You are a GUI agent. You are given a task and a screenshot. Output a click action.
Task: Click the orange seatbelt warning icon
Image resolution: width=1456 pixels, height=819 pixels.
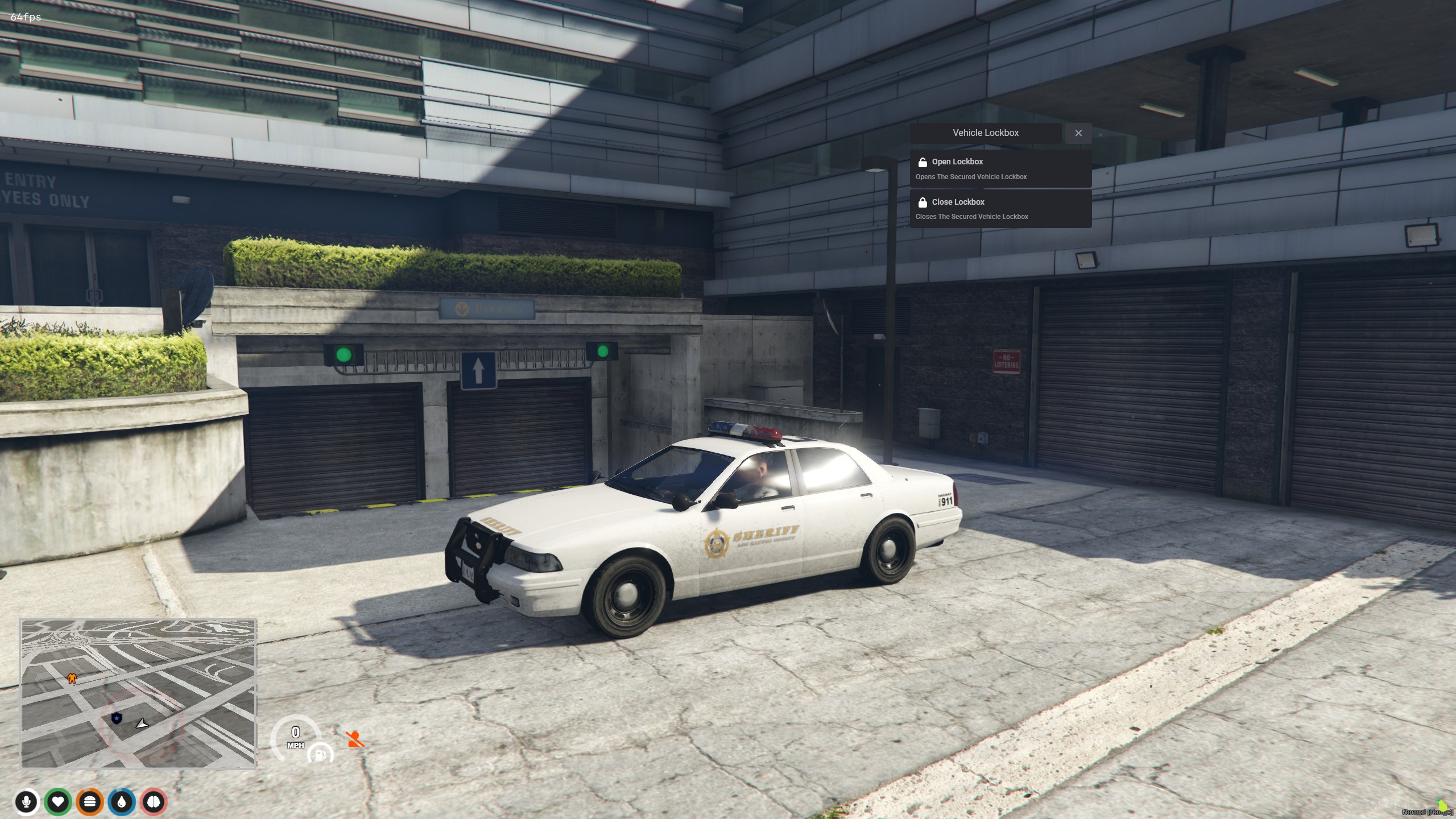click(355, 739)
